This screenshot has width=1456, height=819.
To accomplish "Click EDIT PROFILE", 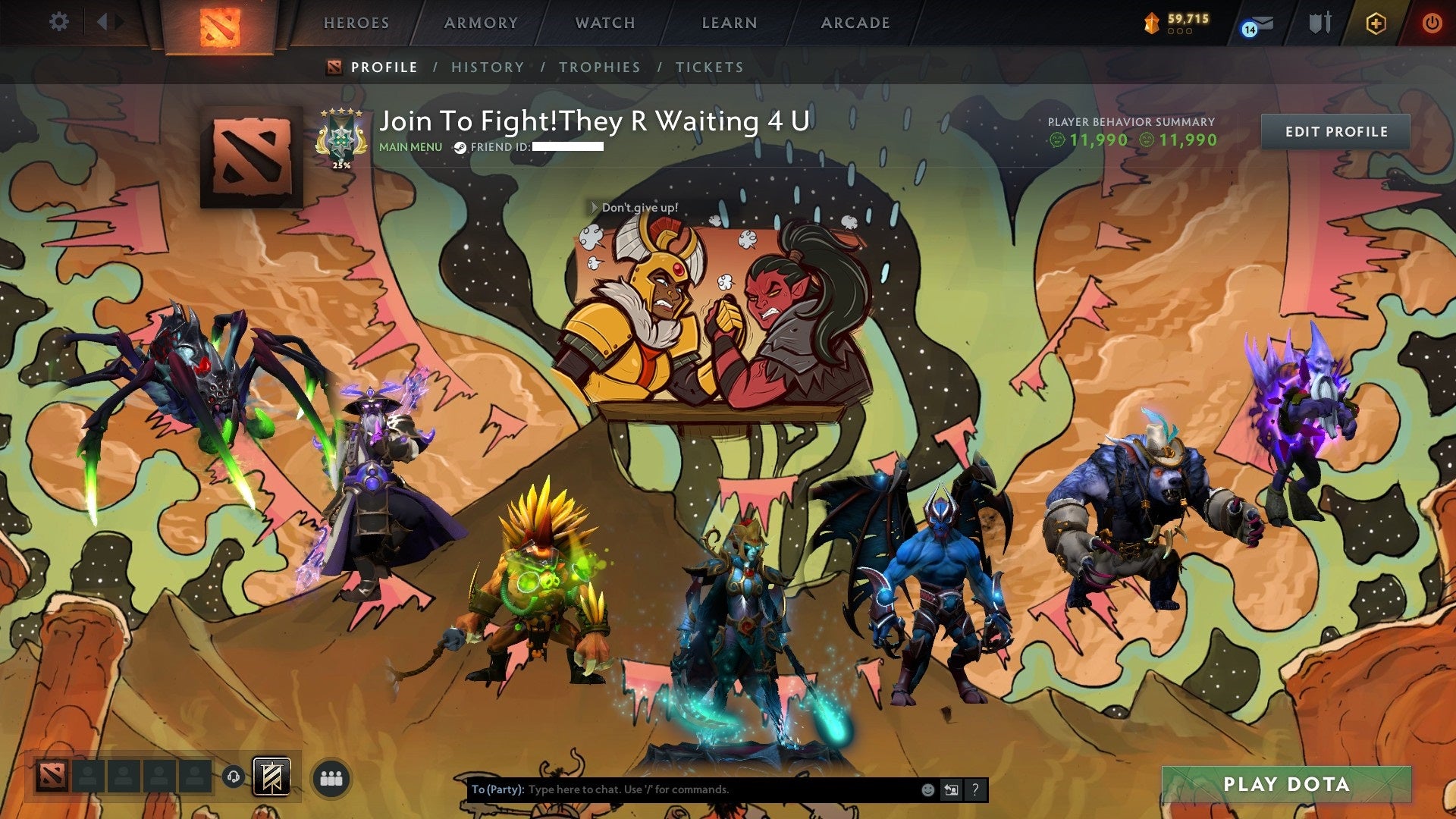I will [1335, 131].
